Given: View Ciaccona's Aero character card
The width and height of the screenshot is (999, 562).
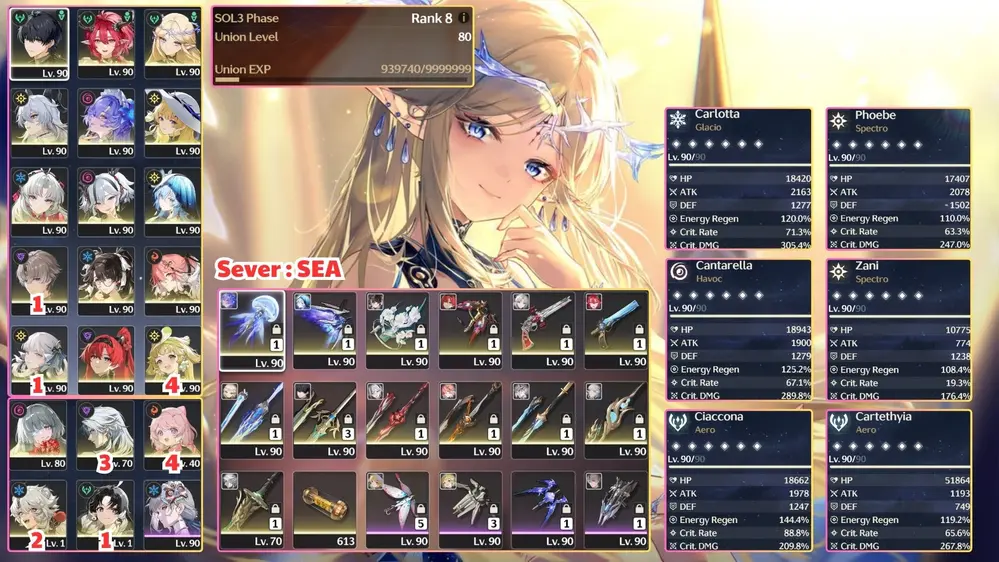Looking at the screenshot, I should [738, 479].
